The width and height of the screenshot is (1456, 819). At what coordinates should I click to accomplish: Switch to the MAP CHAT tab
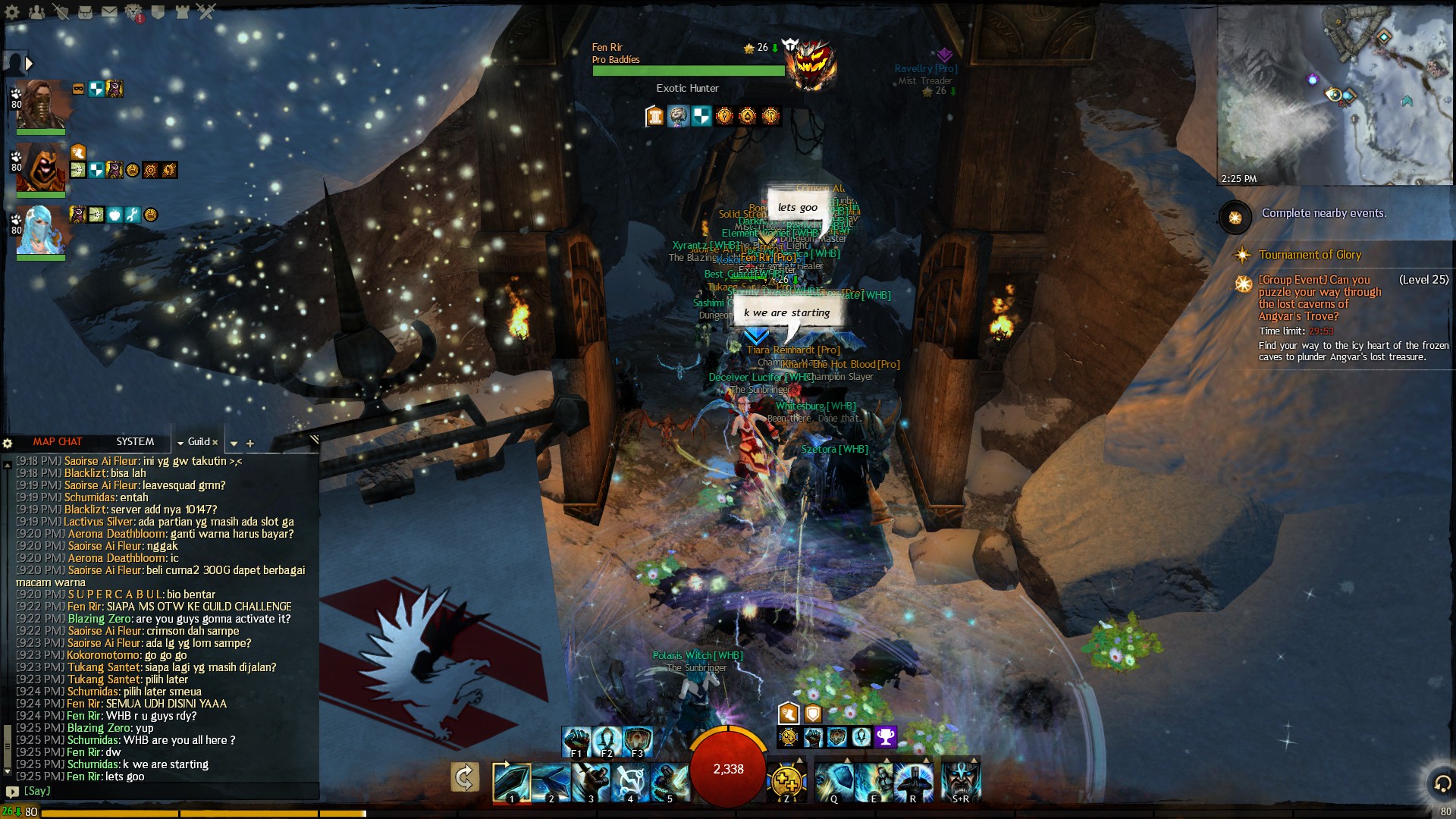coord(56,441)
